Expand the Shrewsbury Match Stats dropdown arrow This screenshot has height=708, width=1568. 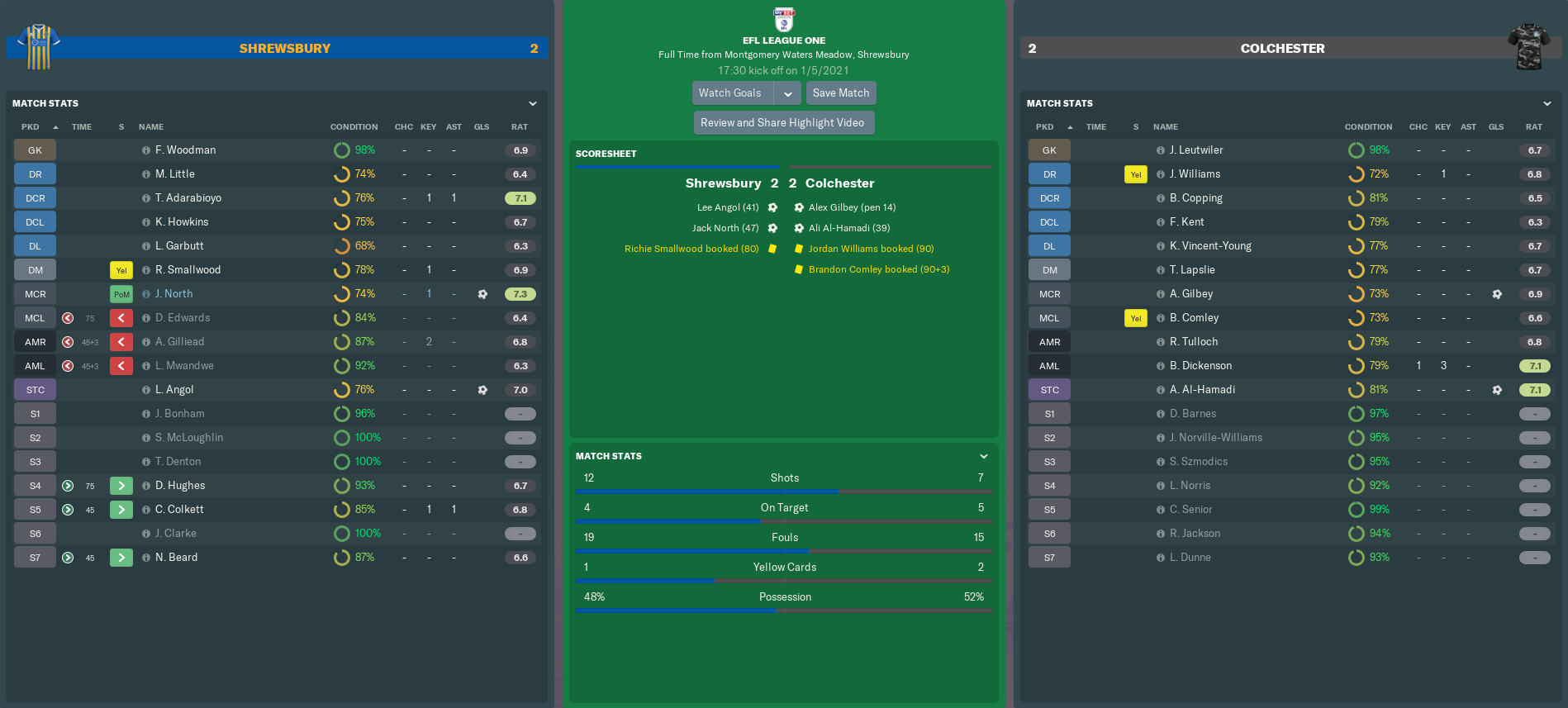(x=533, y=104)
